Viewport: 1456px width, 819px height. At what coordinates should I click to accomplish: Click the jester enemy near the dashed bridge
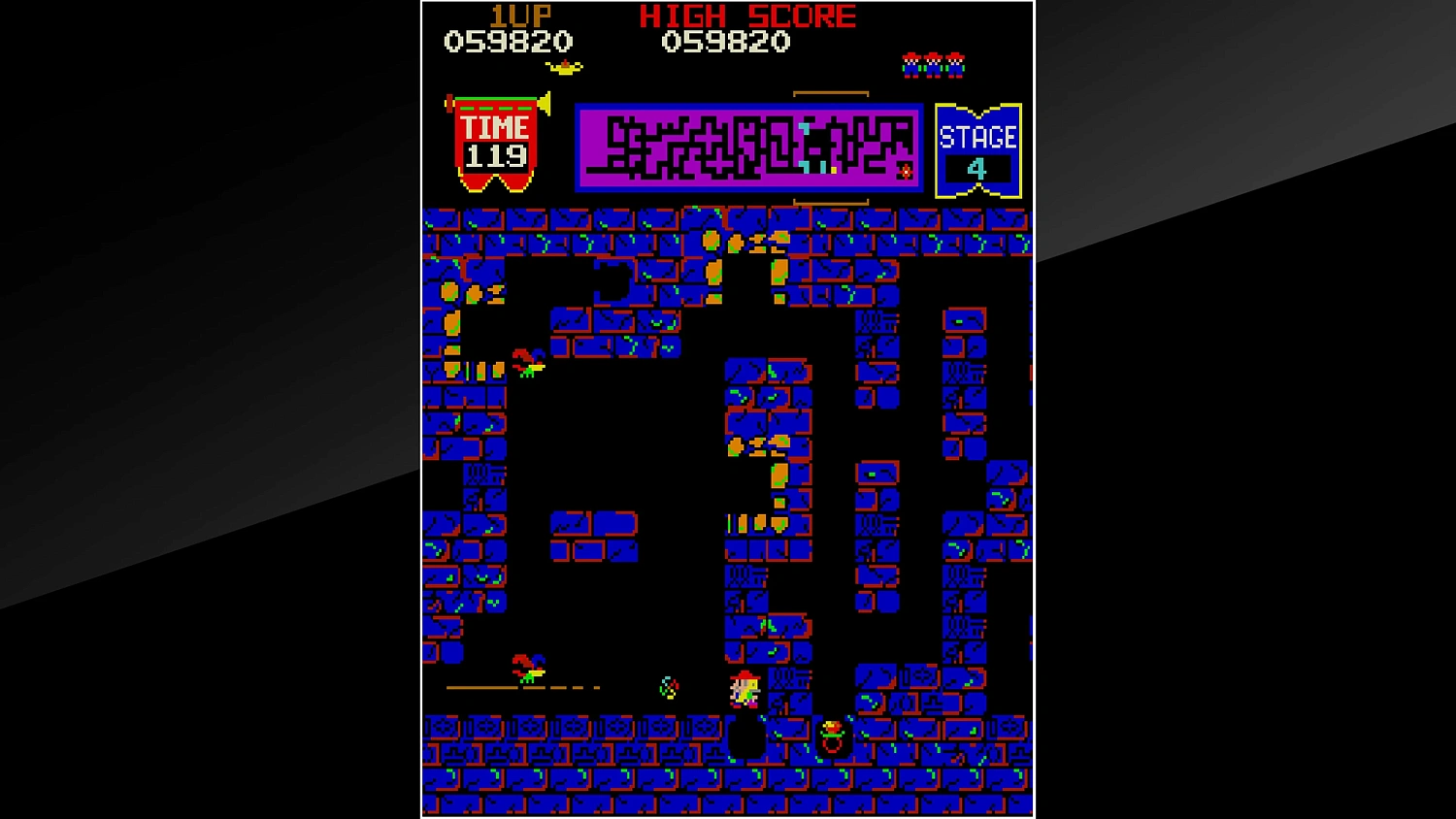[530, 670]
